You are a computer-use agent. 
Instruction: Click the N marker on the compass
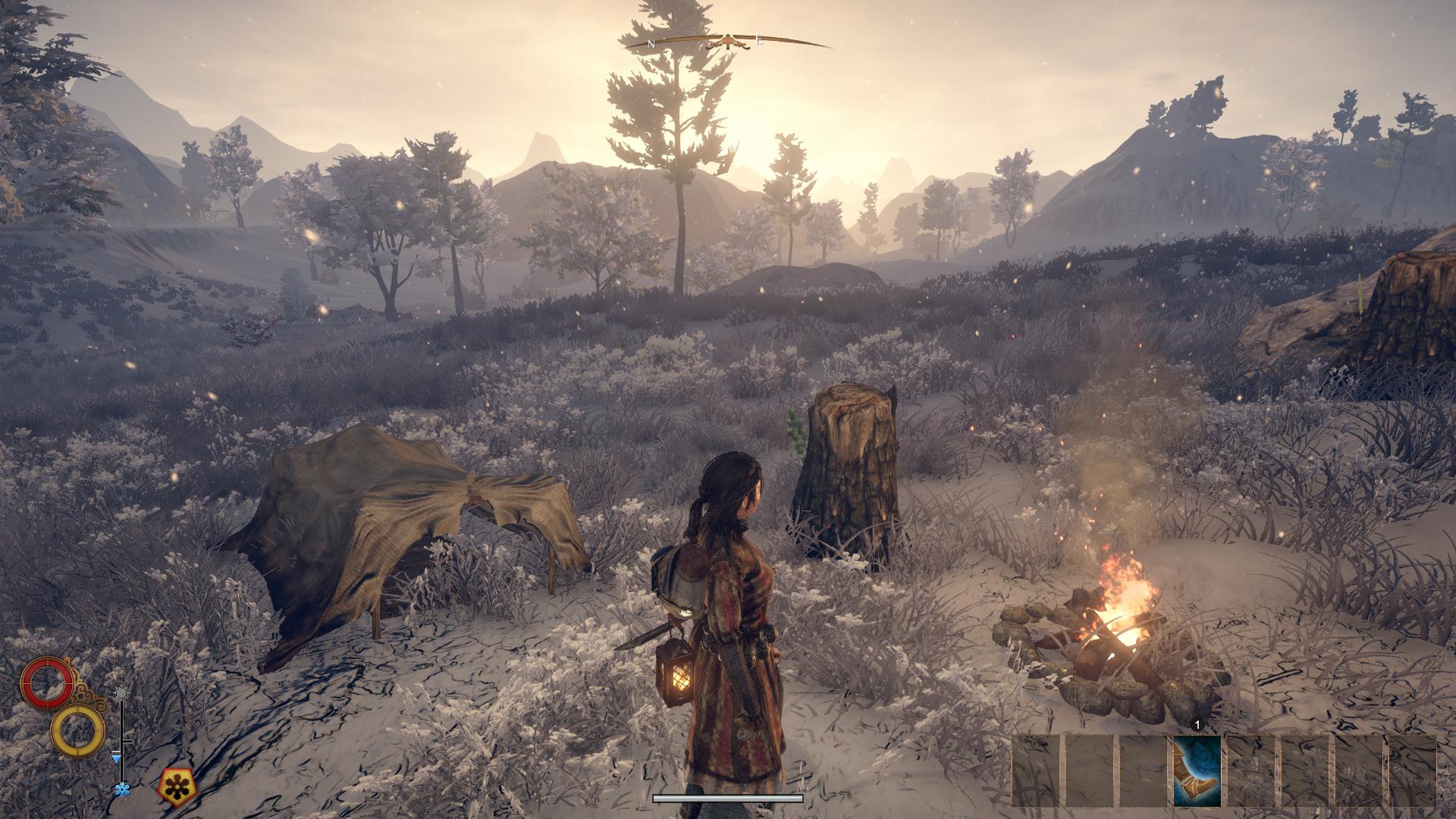pos(651,42)
